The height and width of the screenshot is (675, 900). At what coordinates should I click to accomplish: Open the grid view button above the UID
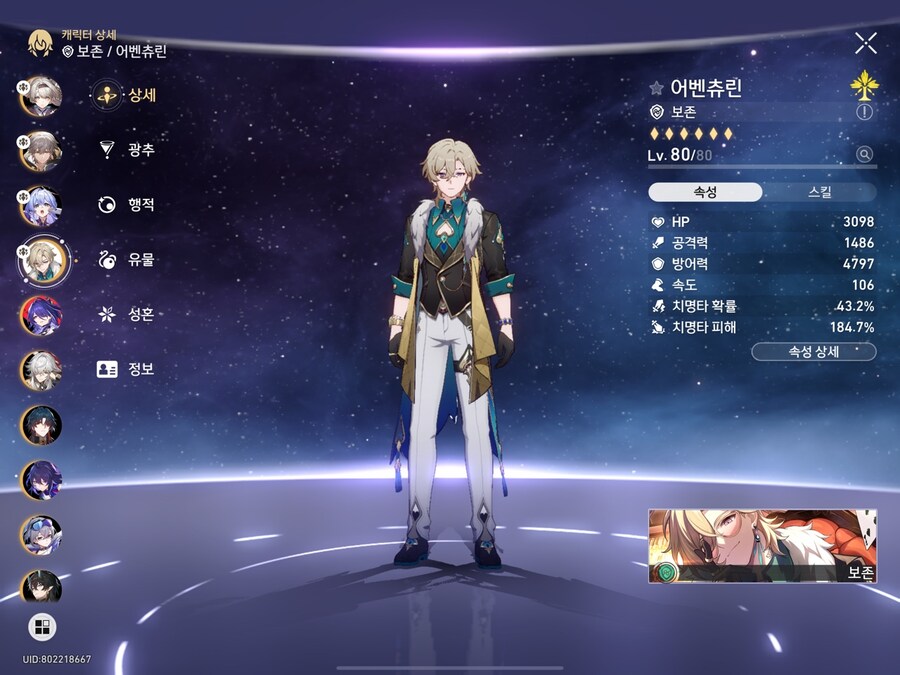coord(42,627)
